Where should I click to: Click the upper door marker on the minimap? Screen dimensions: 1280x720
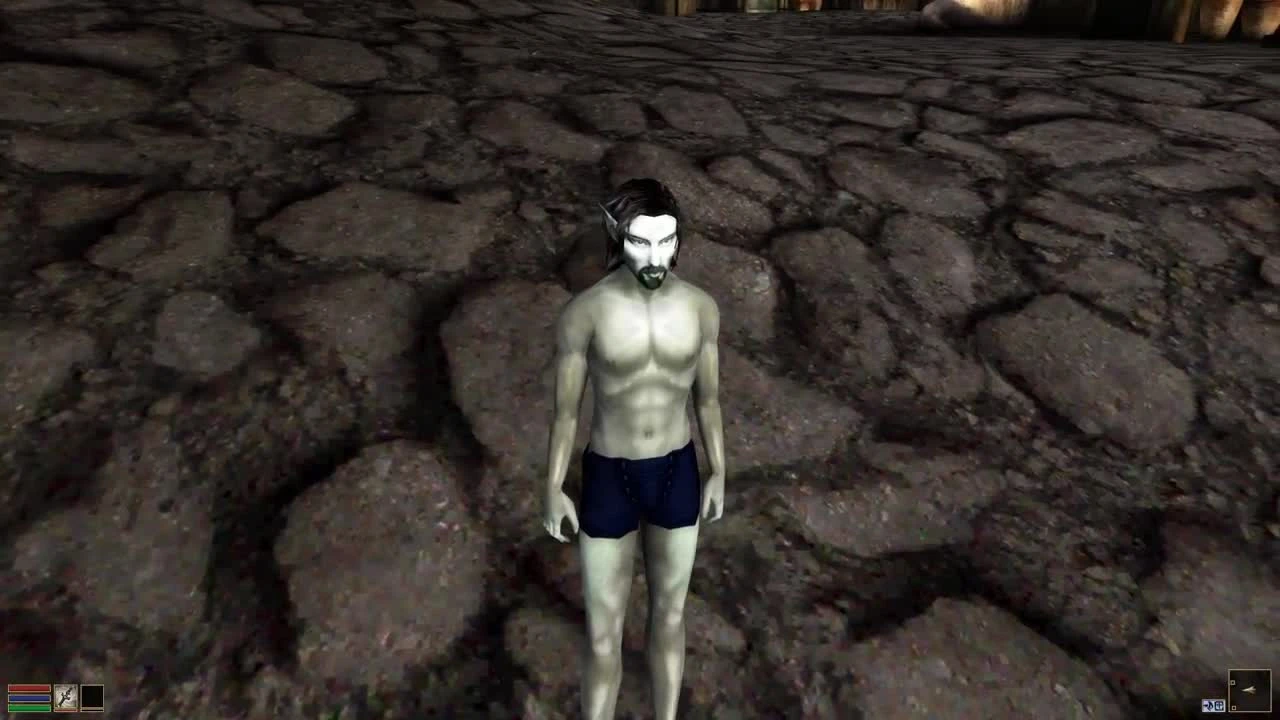1231,682
